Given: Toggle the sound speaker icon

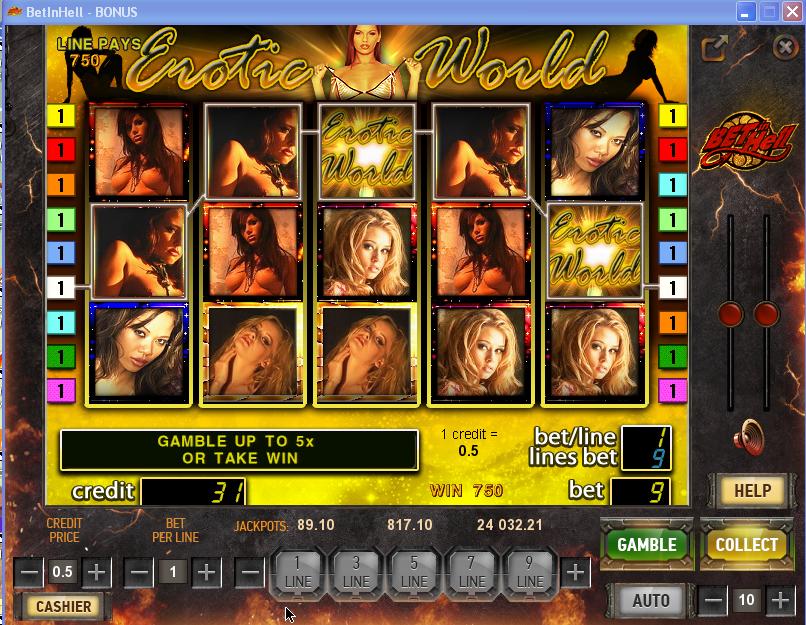Looking at the screenshot, I should tap(748, 437).
